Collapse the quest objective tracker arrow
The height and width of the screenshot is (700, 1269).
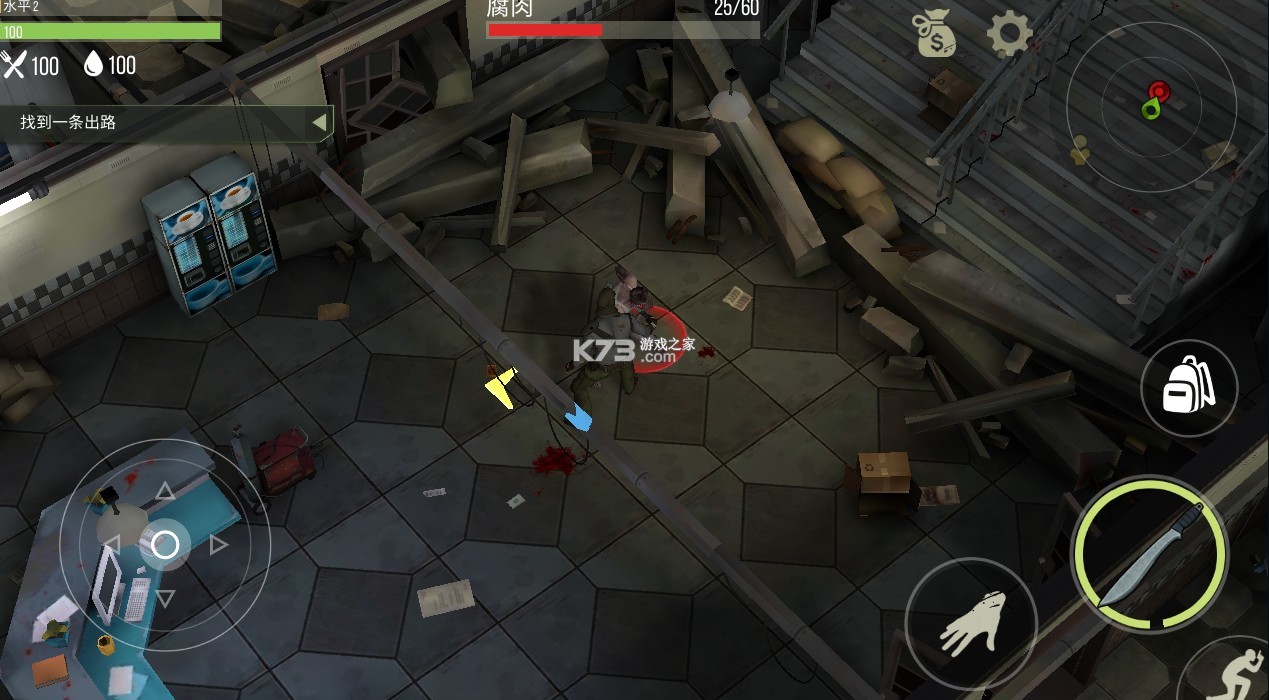pyautogui.click(x=319, y=123)
